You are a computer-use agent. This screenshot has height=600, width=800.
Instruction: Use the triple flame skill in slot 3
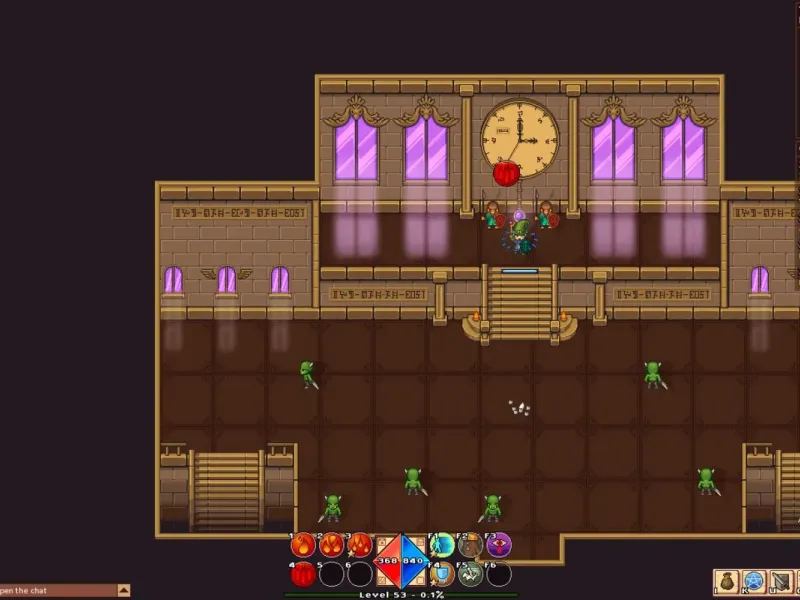[x=360, y=545]
